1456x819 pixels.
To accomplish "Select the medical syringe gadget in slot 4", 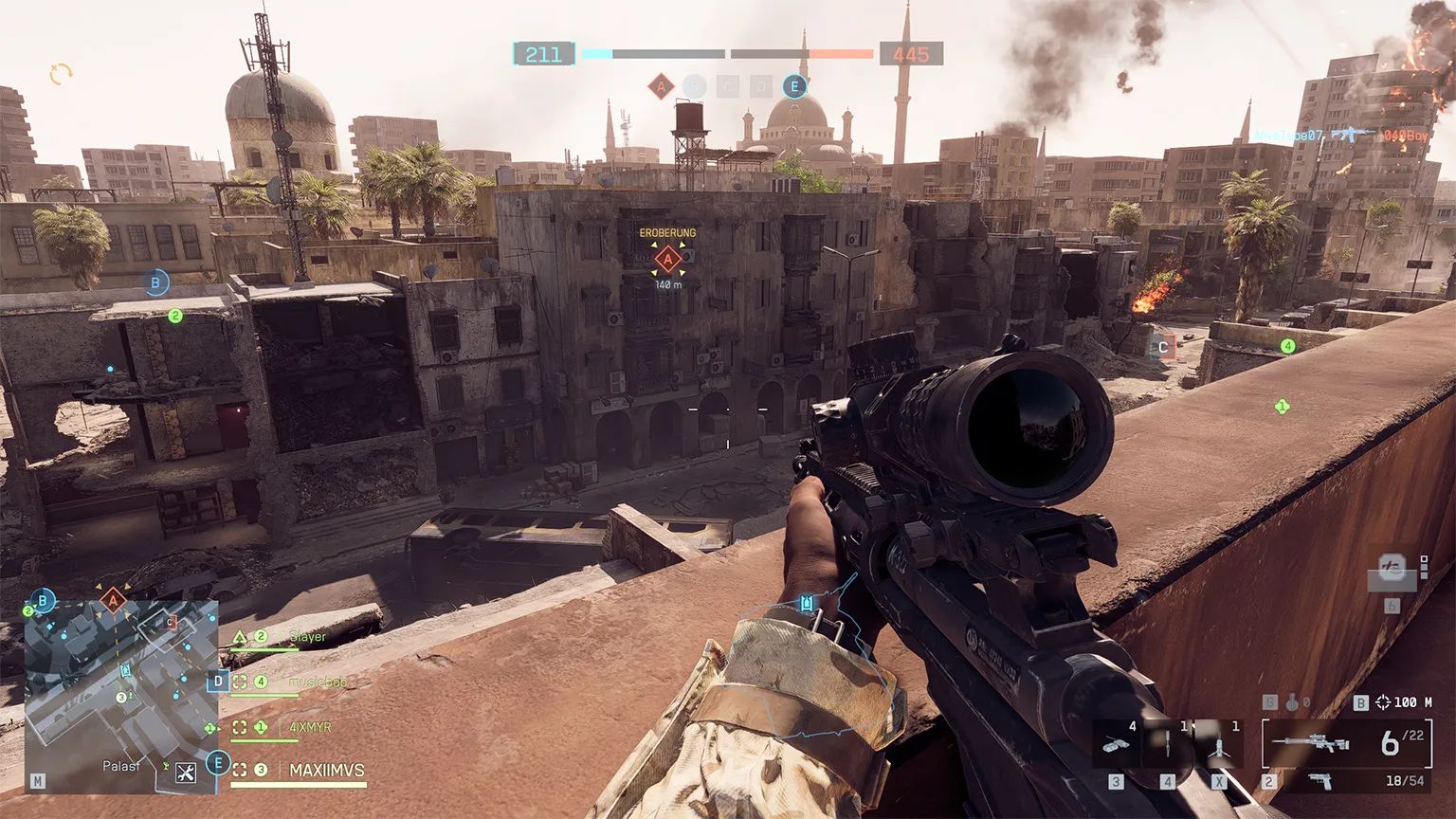I will [1168, 744].
